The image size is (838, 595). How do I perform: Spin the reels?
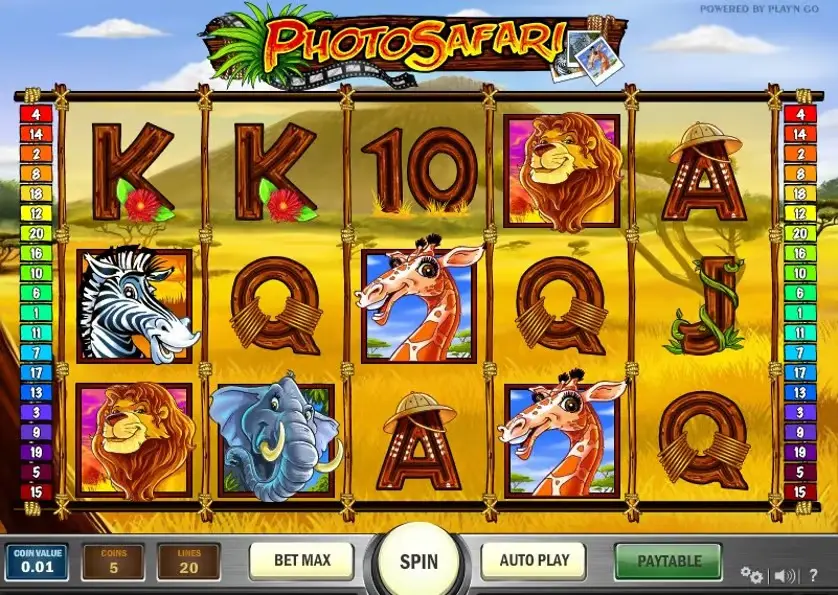[419, 561]
